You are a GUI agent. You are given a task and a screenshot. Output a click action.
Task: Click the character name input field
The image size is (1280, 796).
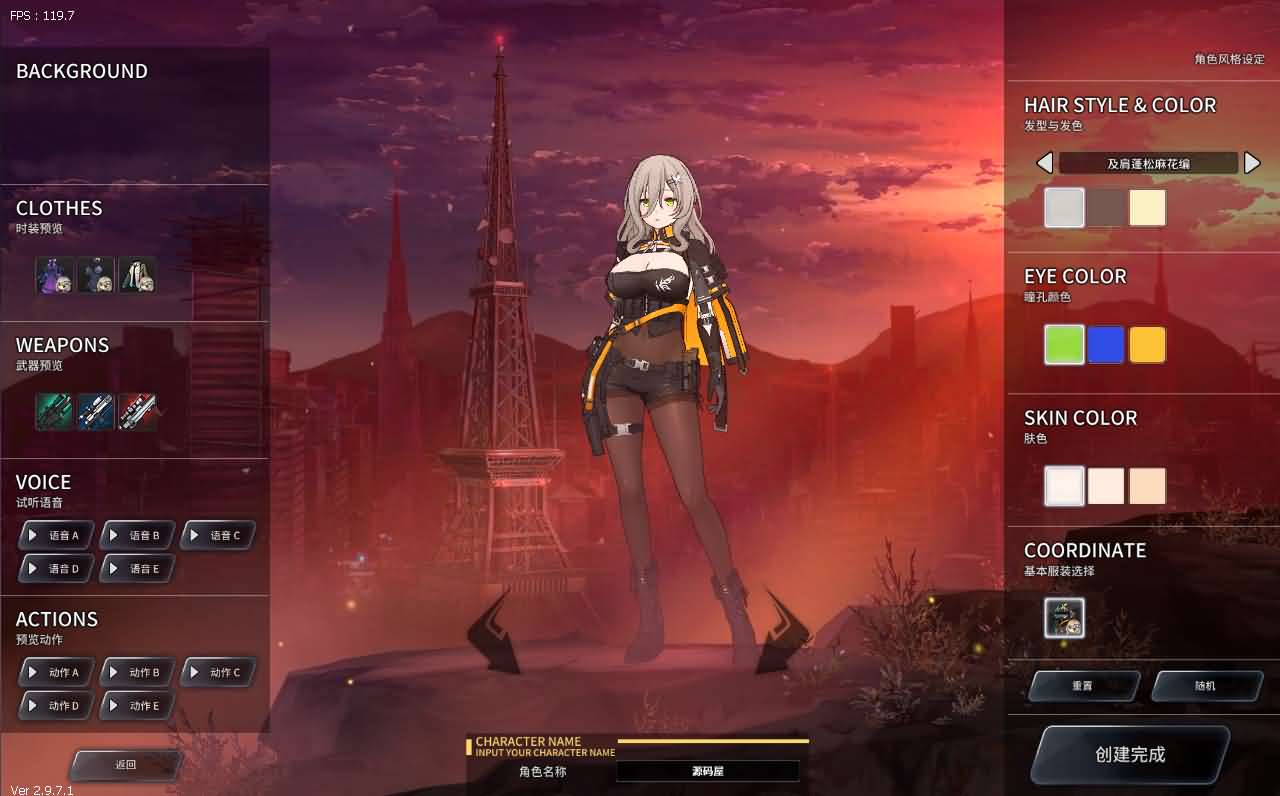tap(709, 771)
